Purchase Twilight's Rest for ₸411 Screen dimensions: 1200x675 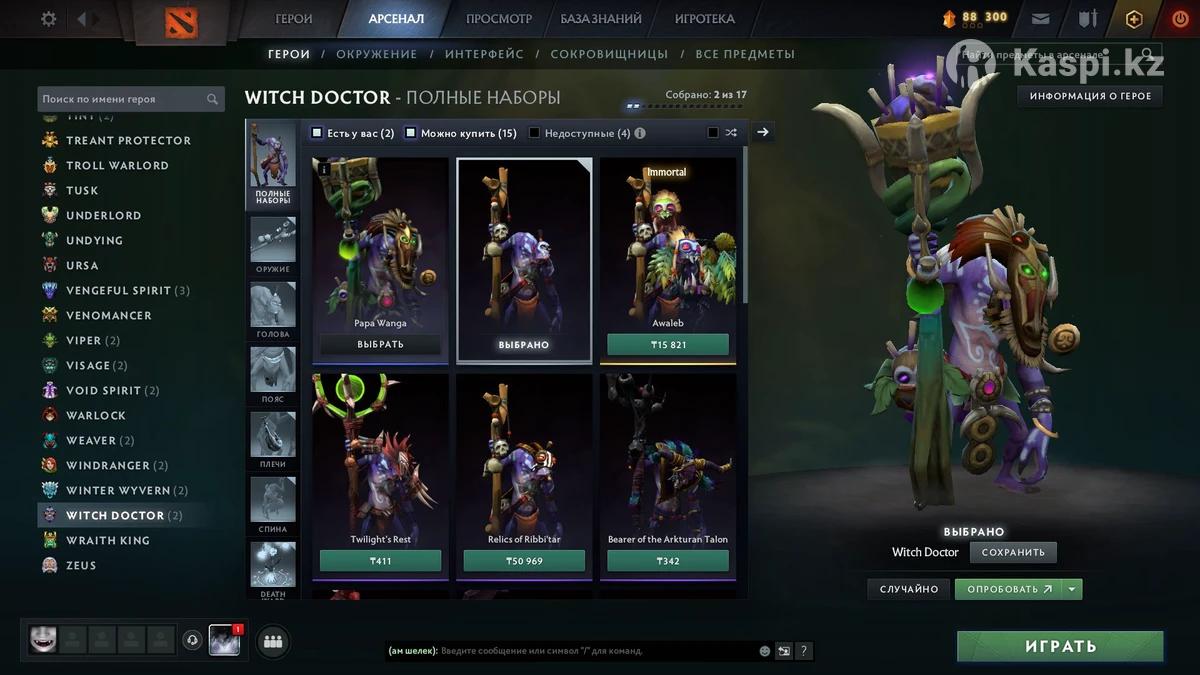[380, 561]
